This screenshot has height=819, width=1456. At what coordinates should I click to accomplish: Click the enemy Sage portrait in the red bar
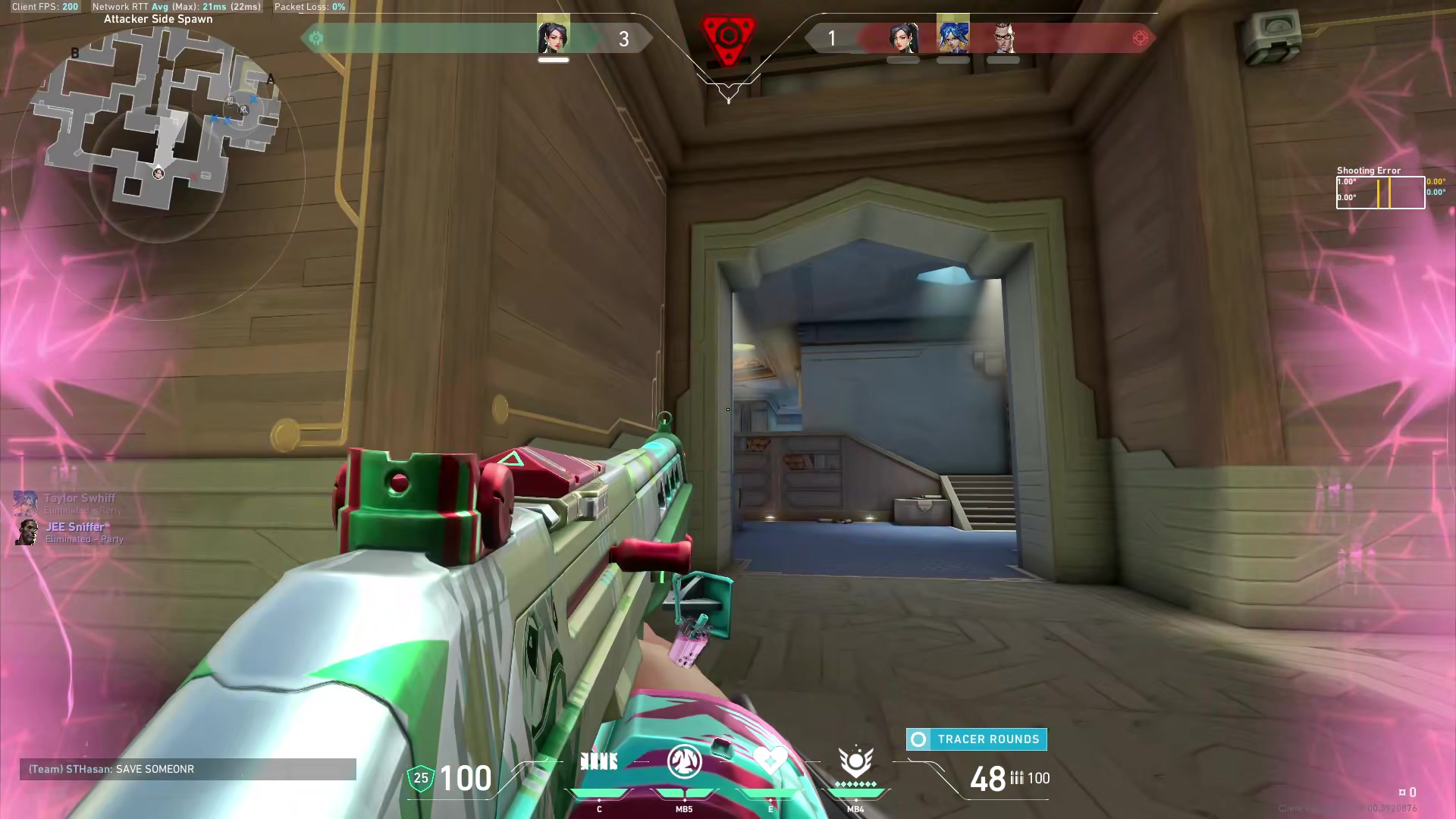903,37
